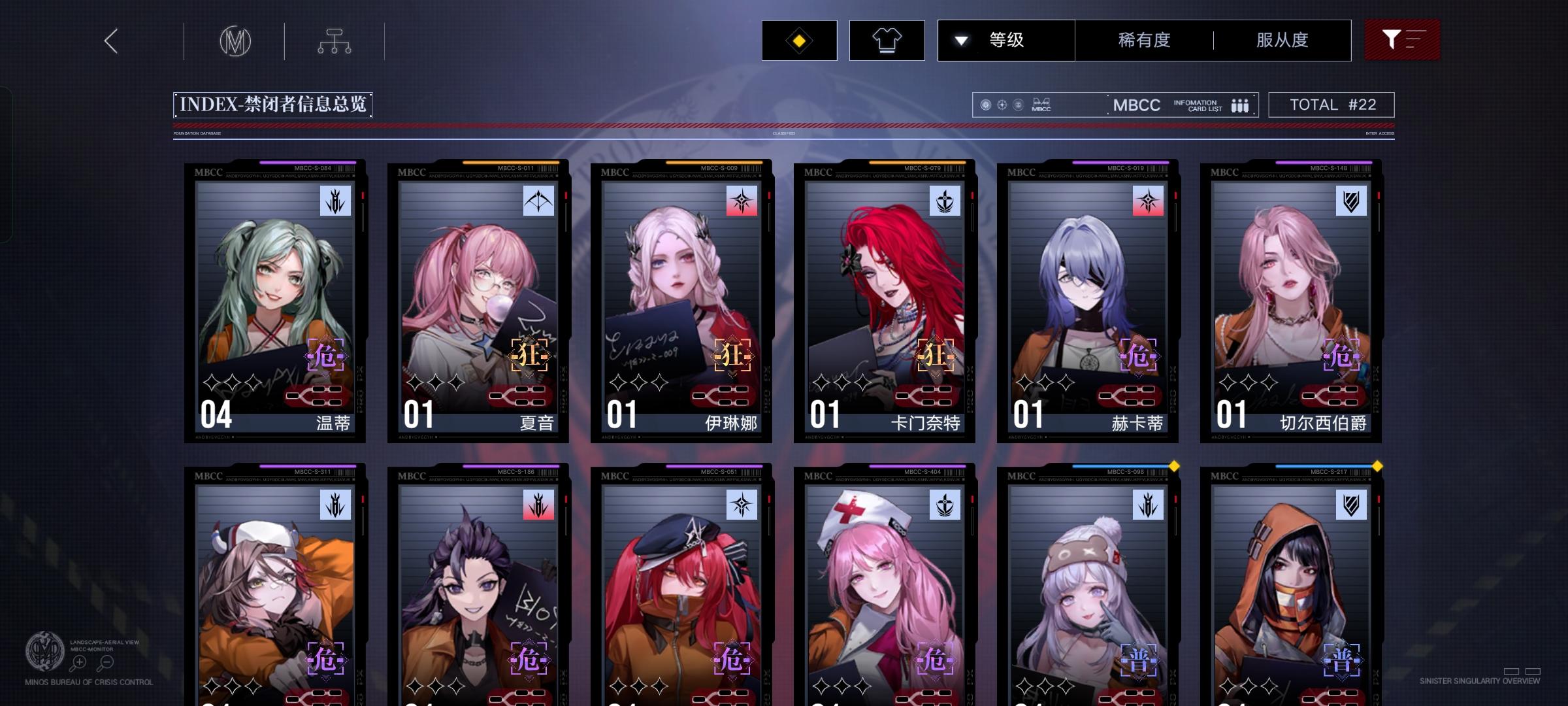Click the crossbow class icon on 夏音's card
The width and height of the screenshot is (1568, 706).
(540, 200)
